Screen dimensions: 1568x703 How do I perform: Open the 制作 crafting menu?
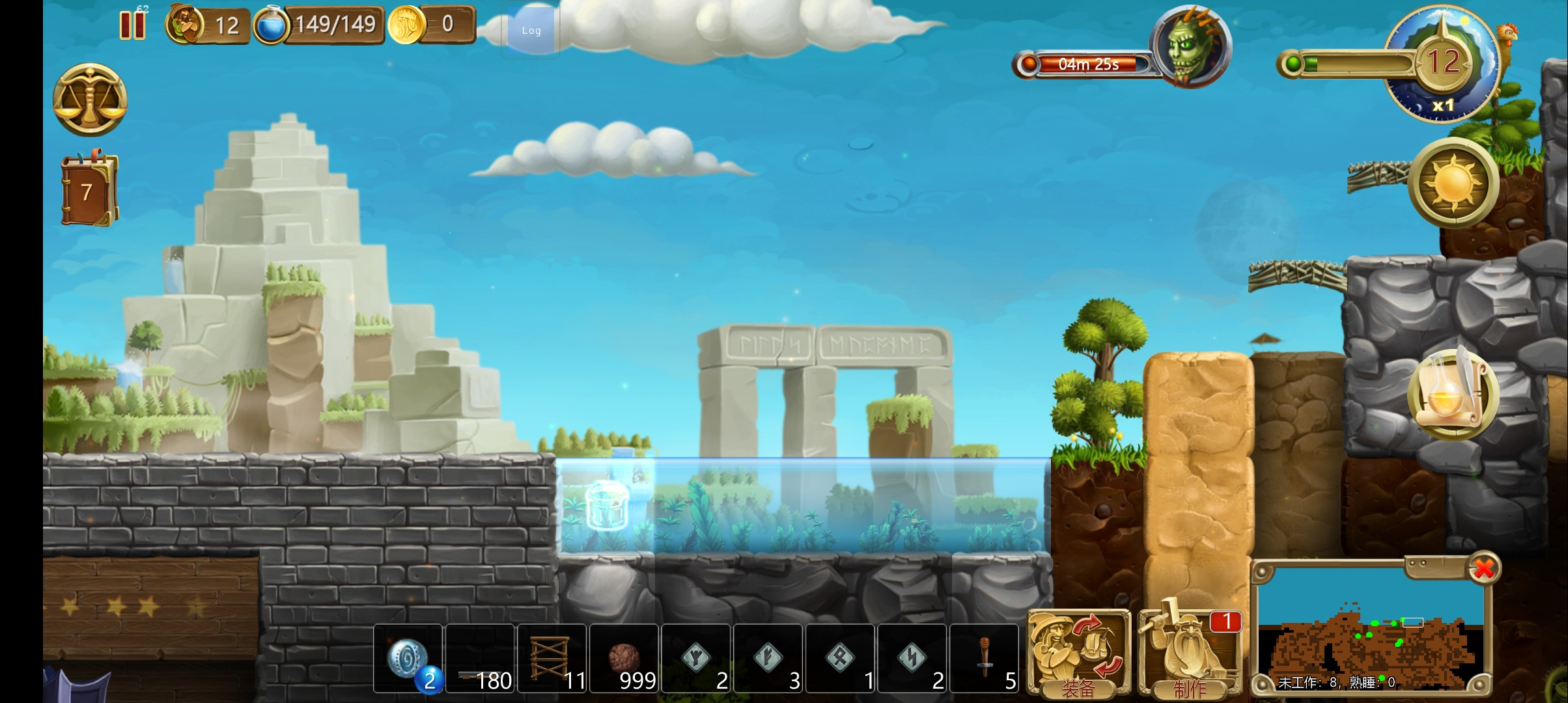1190,654
